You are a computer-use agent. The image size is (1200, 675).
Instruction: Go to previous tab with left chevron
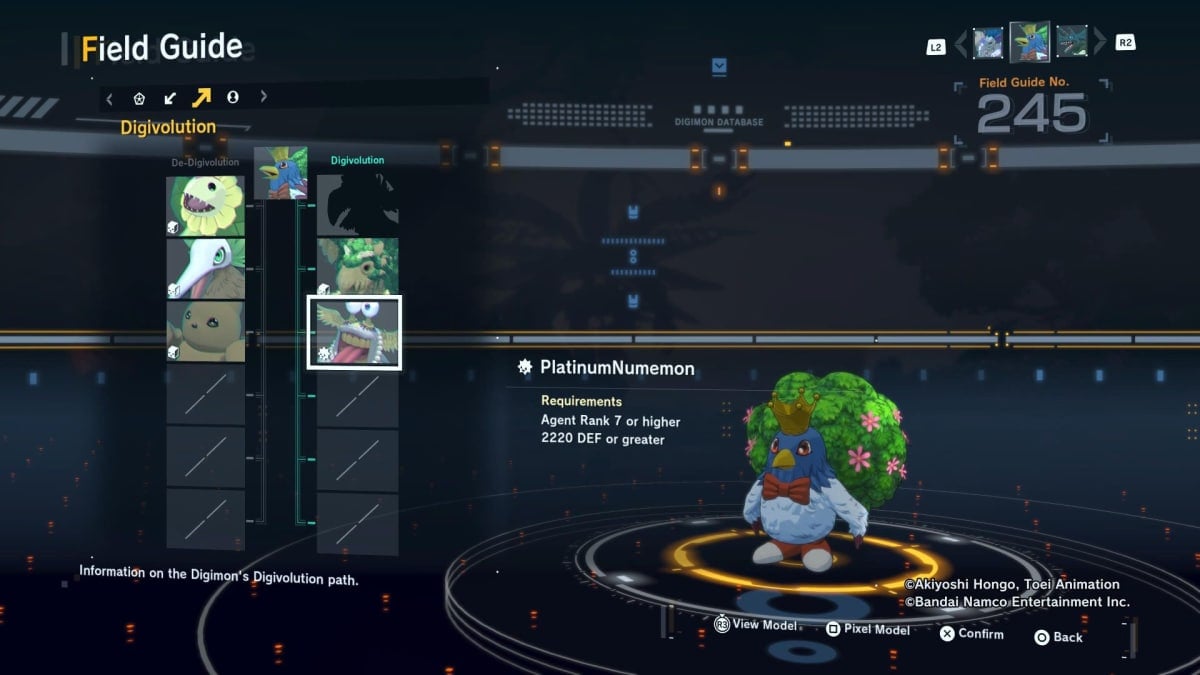(x=110, y=97)
